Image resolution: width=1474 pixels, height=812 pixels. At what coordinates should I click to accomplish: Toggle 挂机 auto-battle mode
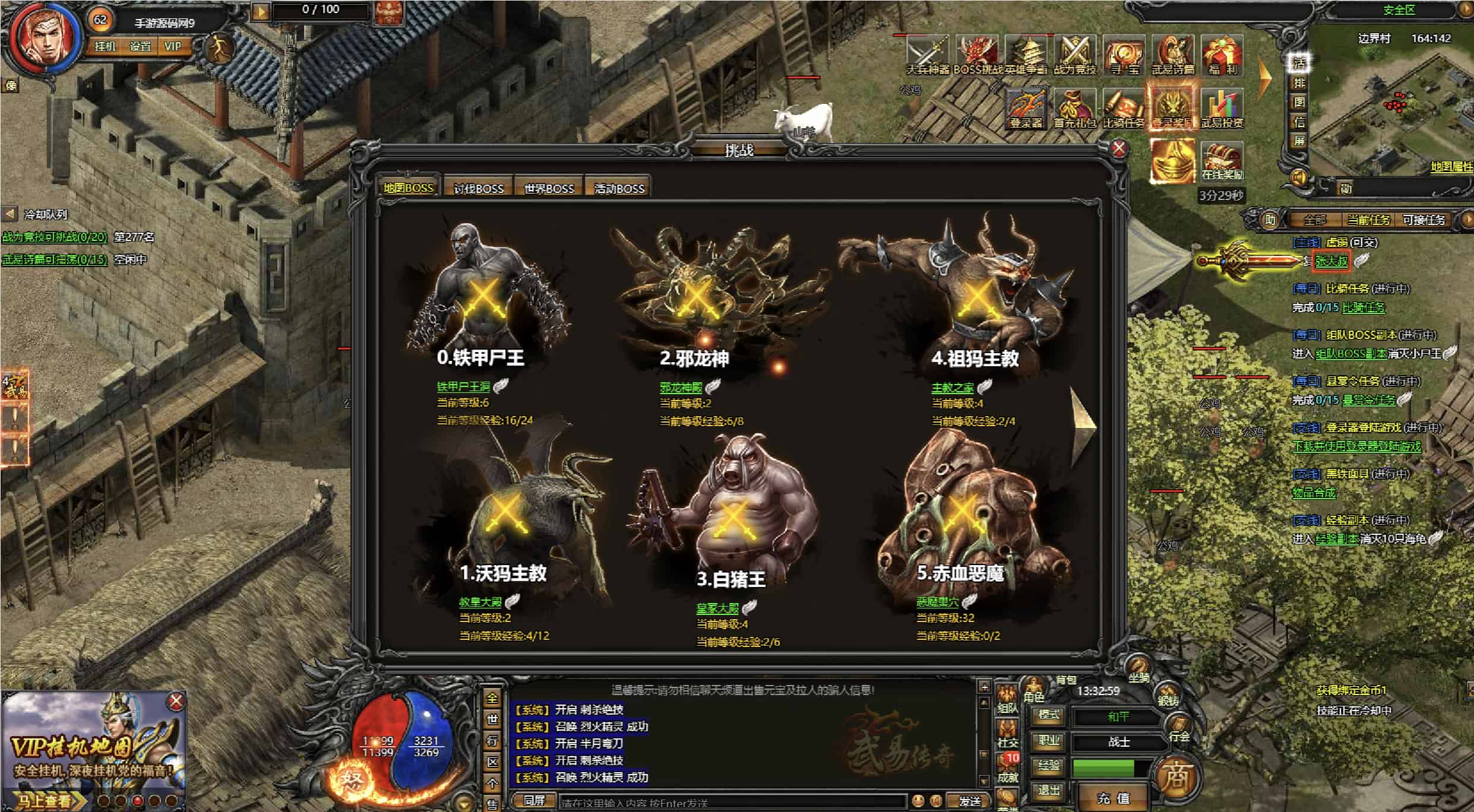[x=105, y=46]
